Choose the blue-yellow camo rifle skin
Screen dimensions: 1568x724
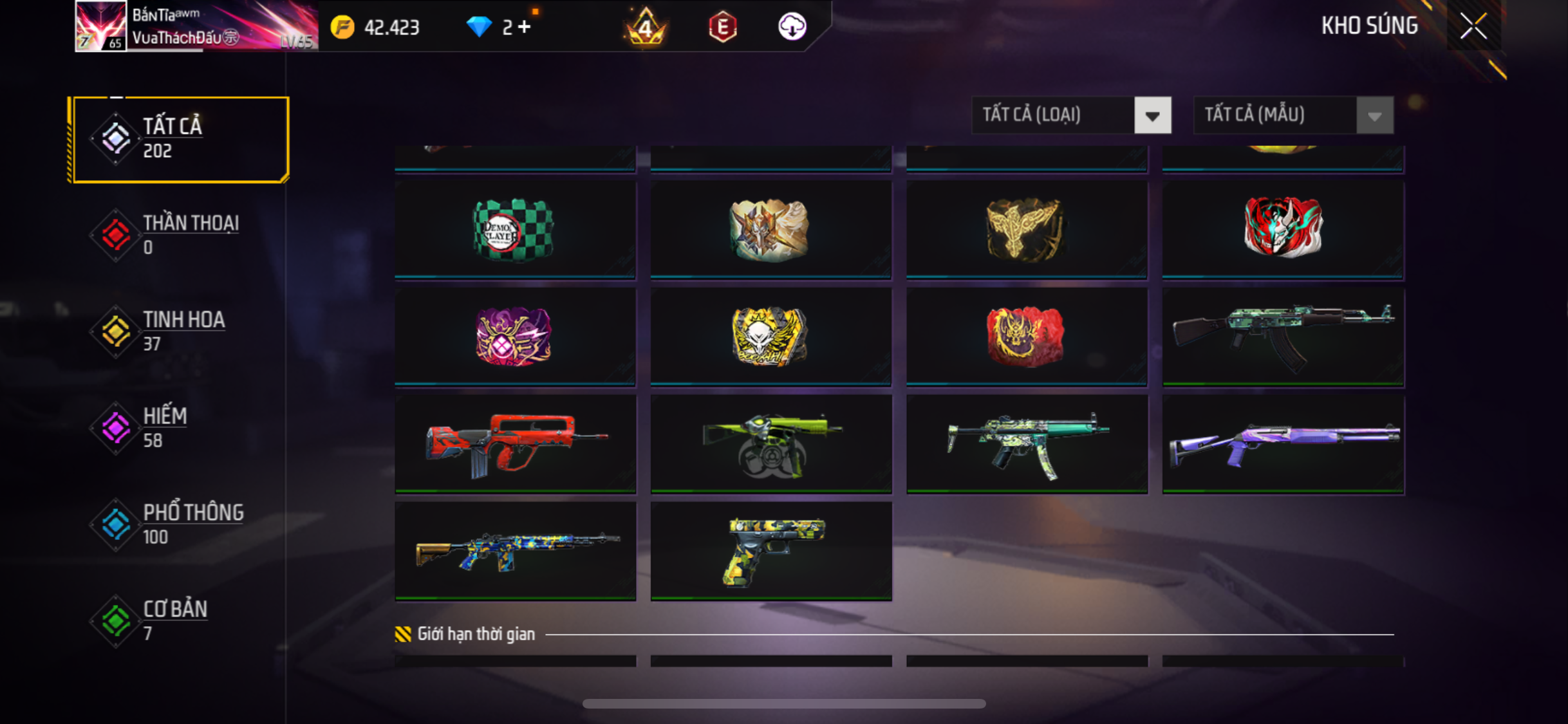(x=515, y=551)
